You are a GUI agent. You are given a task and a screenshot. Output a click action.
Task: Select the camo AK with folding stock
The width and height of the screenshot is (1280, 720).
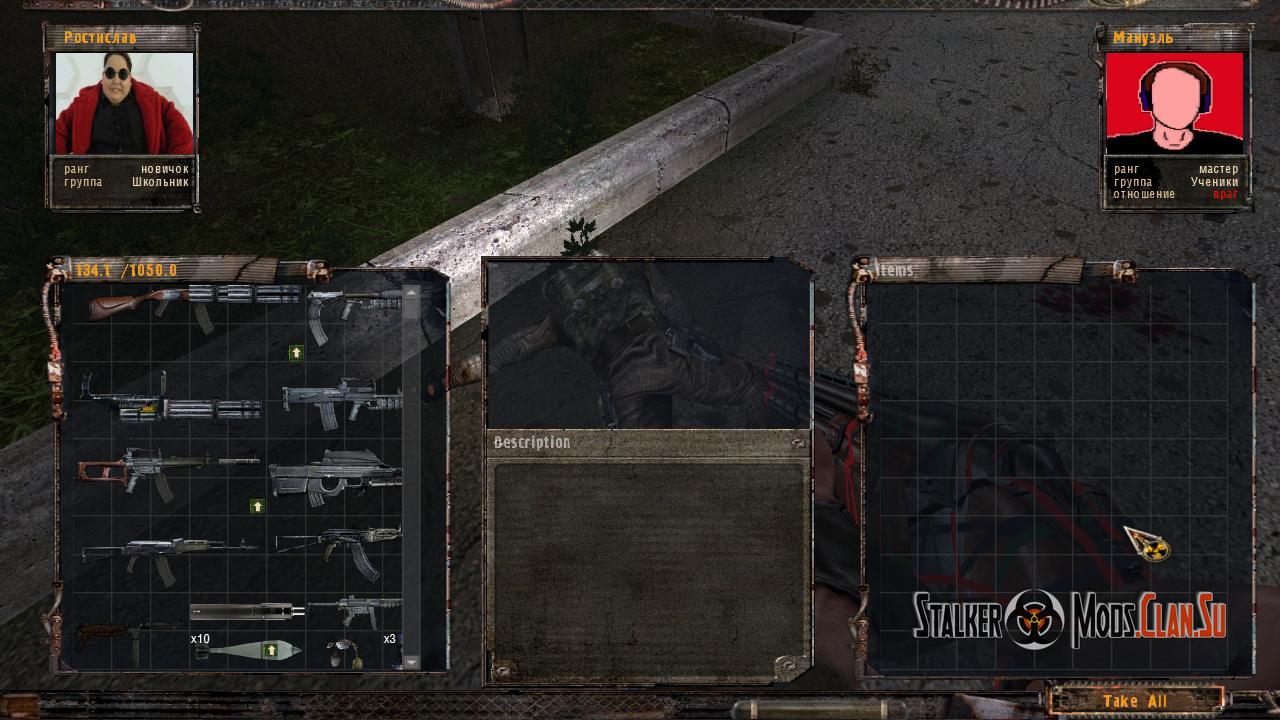340,547
